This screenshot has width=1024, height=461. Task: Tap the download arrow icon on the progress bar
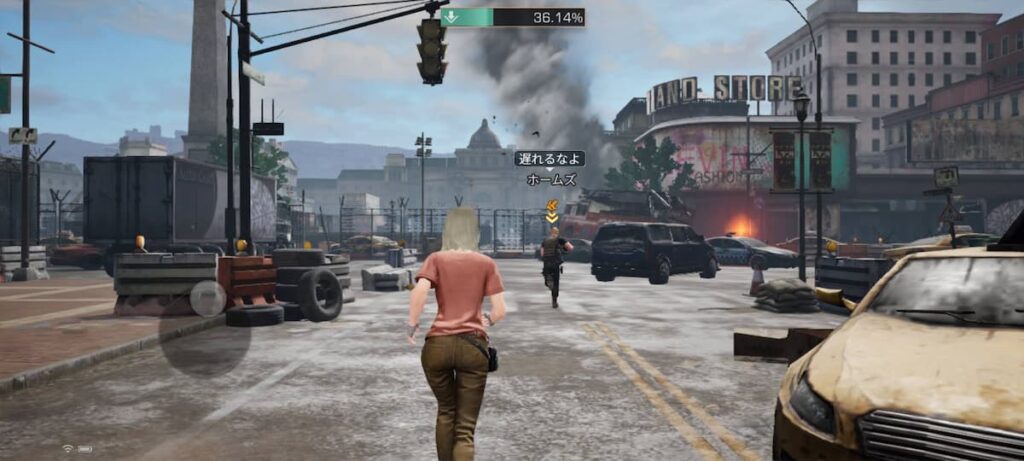click(451, 17)
